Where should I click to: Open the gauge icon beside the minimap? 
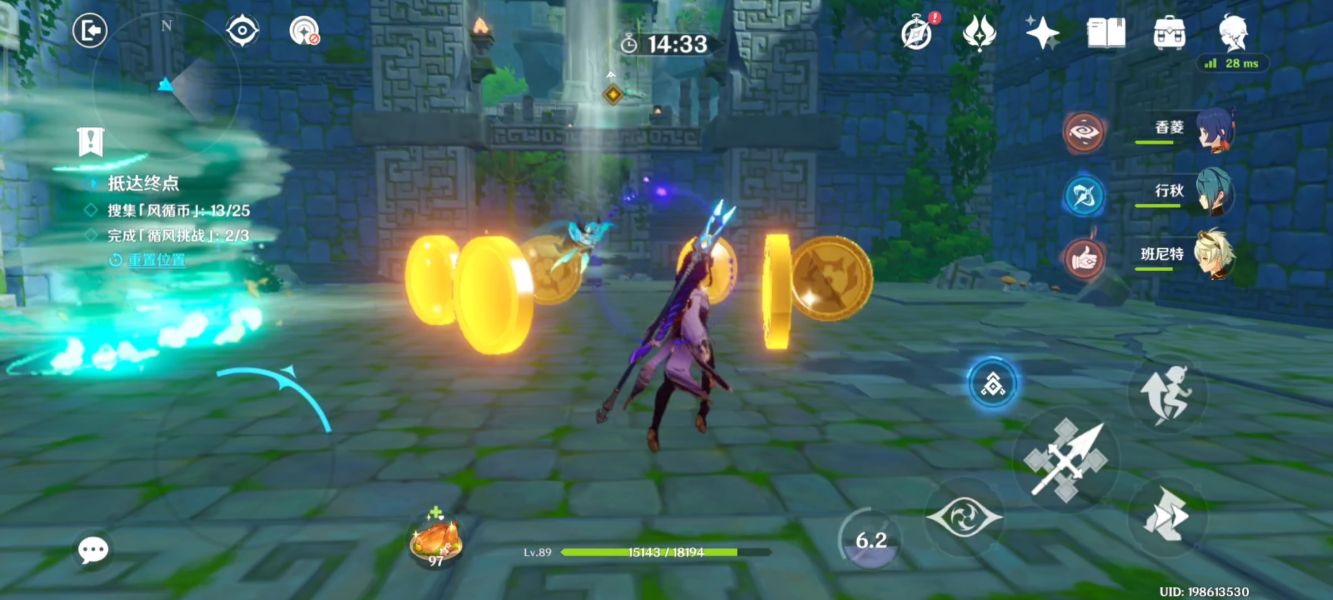click(304, 31)
